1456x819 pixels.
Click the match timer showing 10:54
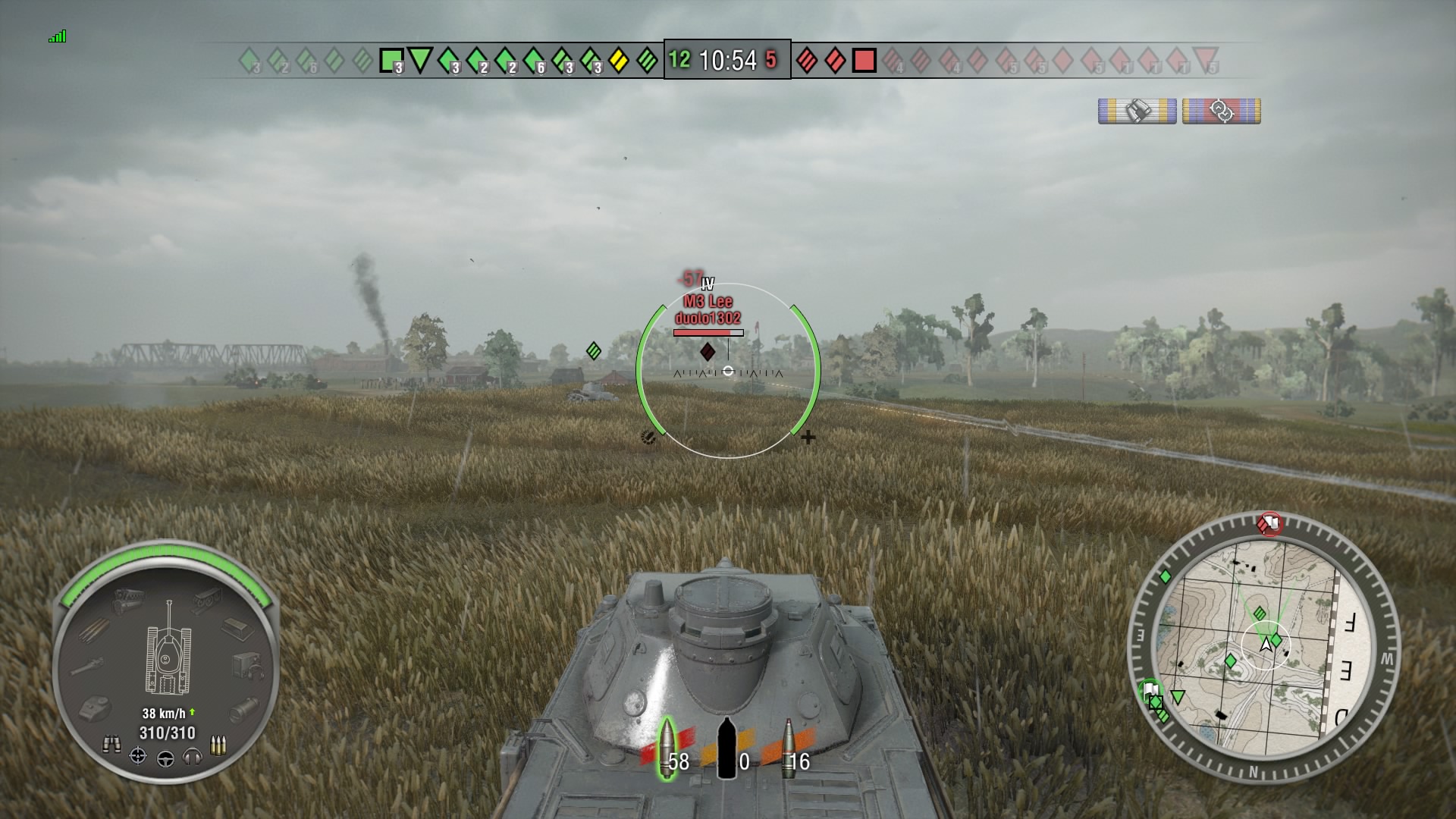click(728, 60)
